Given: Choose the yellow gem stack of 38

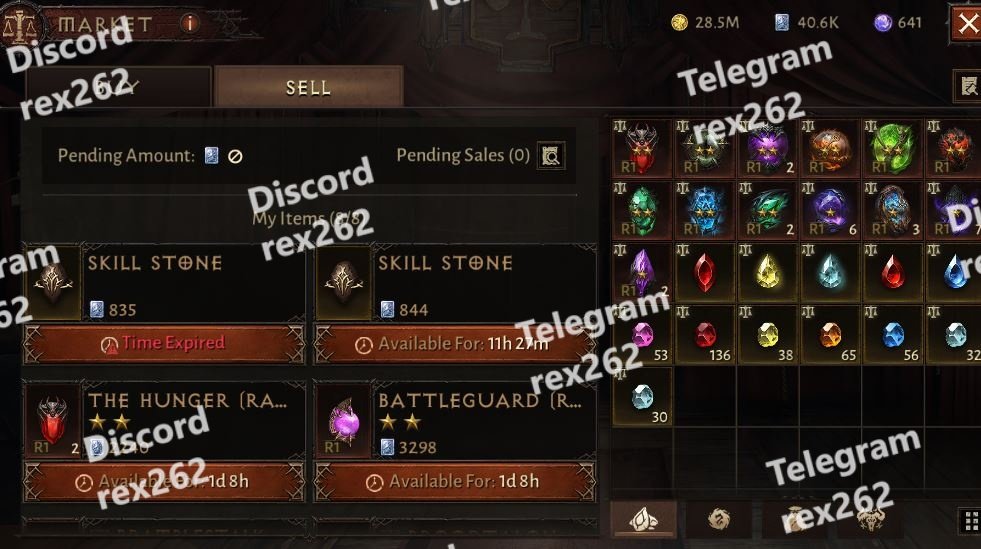Looking at the screenshot, I should pos(767,335).
